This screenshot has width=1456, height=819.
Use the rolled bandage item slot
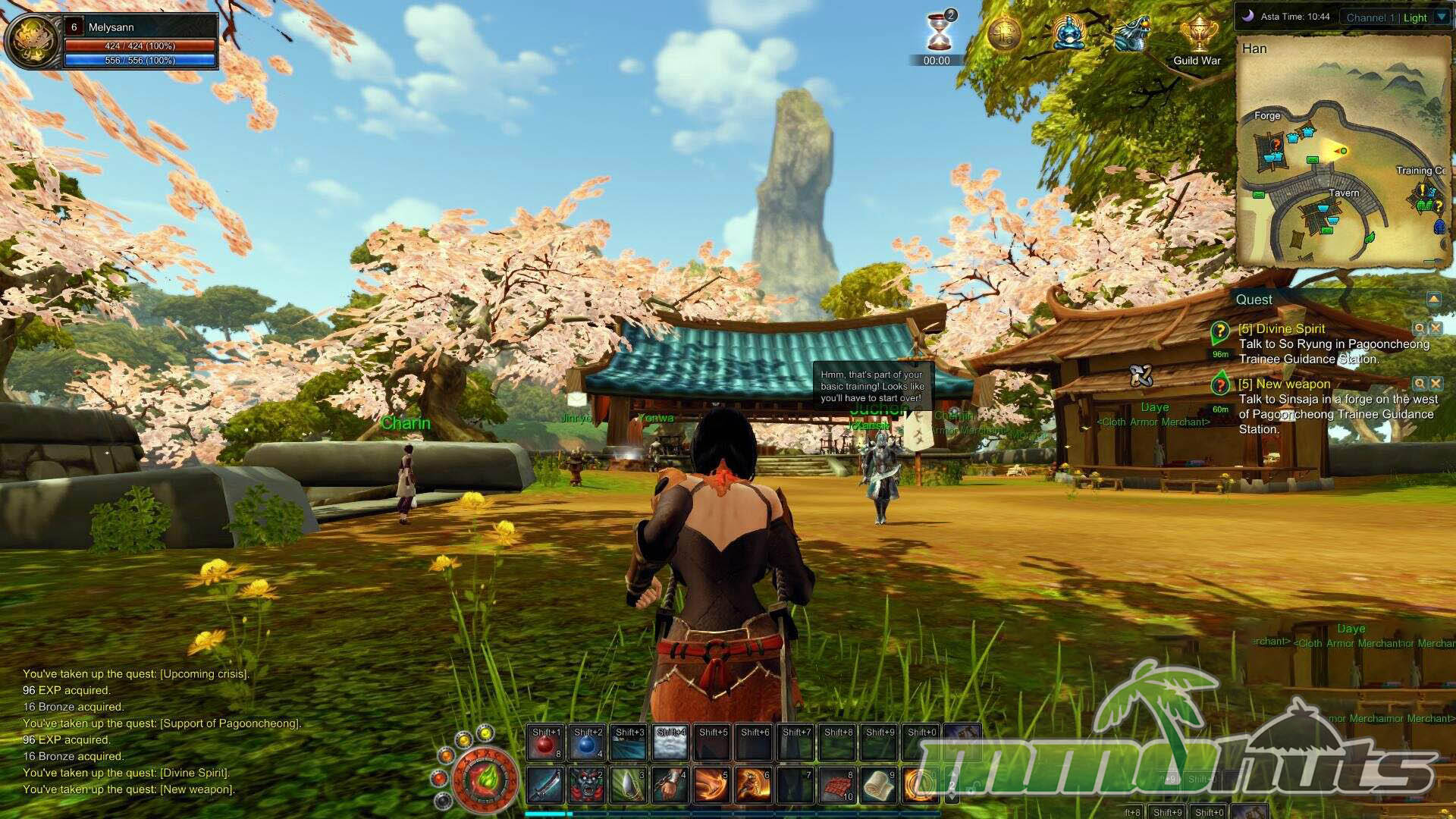click(878, 785)
